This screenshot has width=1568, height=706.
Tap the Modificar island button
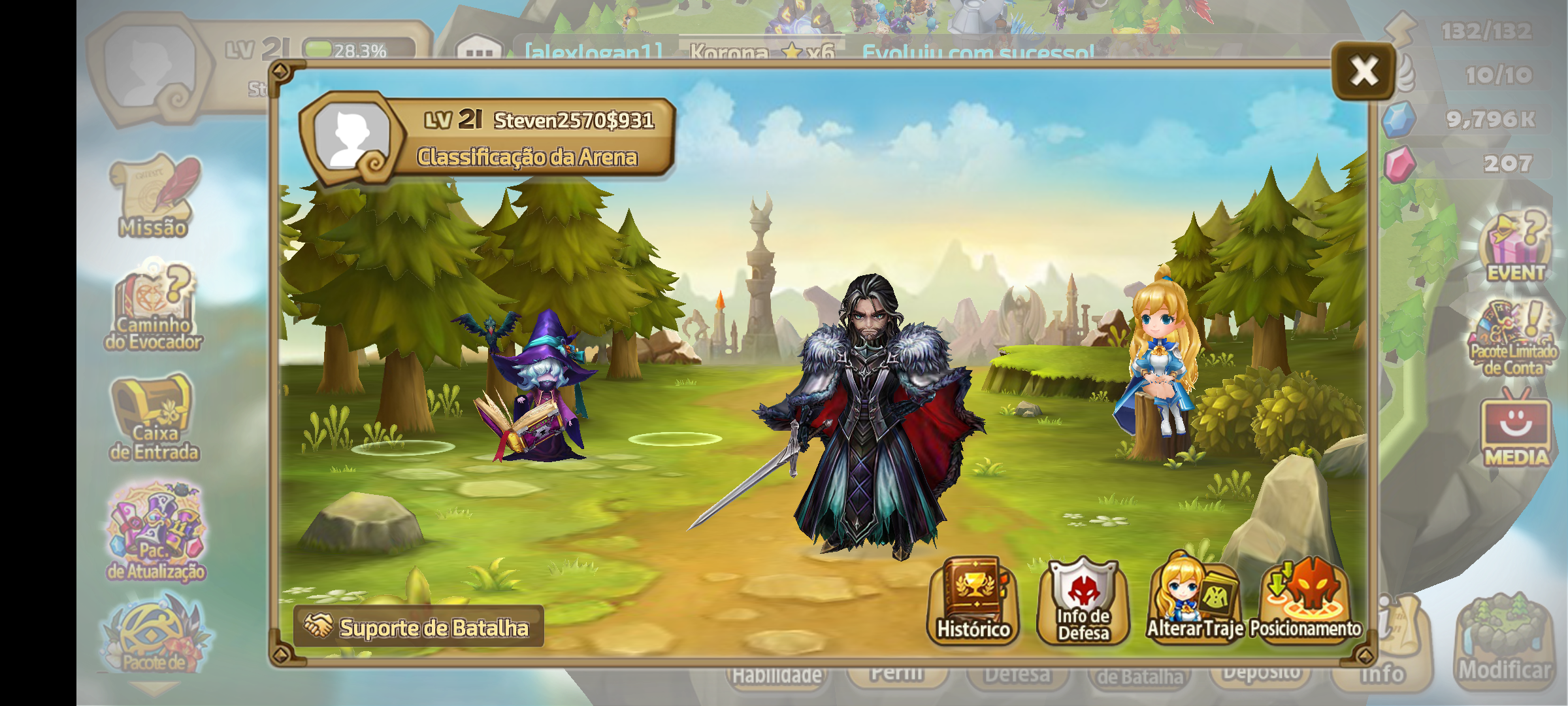tap(1505, 641)
